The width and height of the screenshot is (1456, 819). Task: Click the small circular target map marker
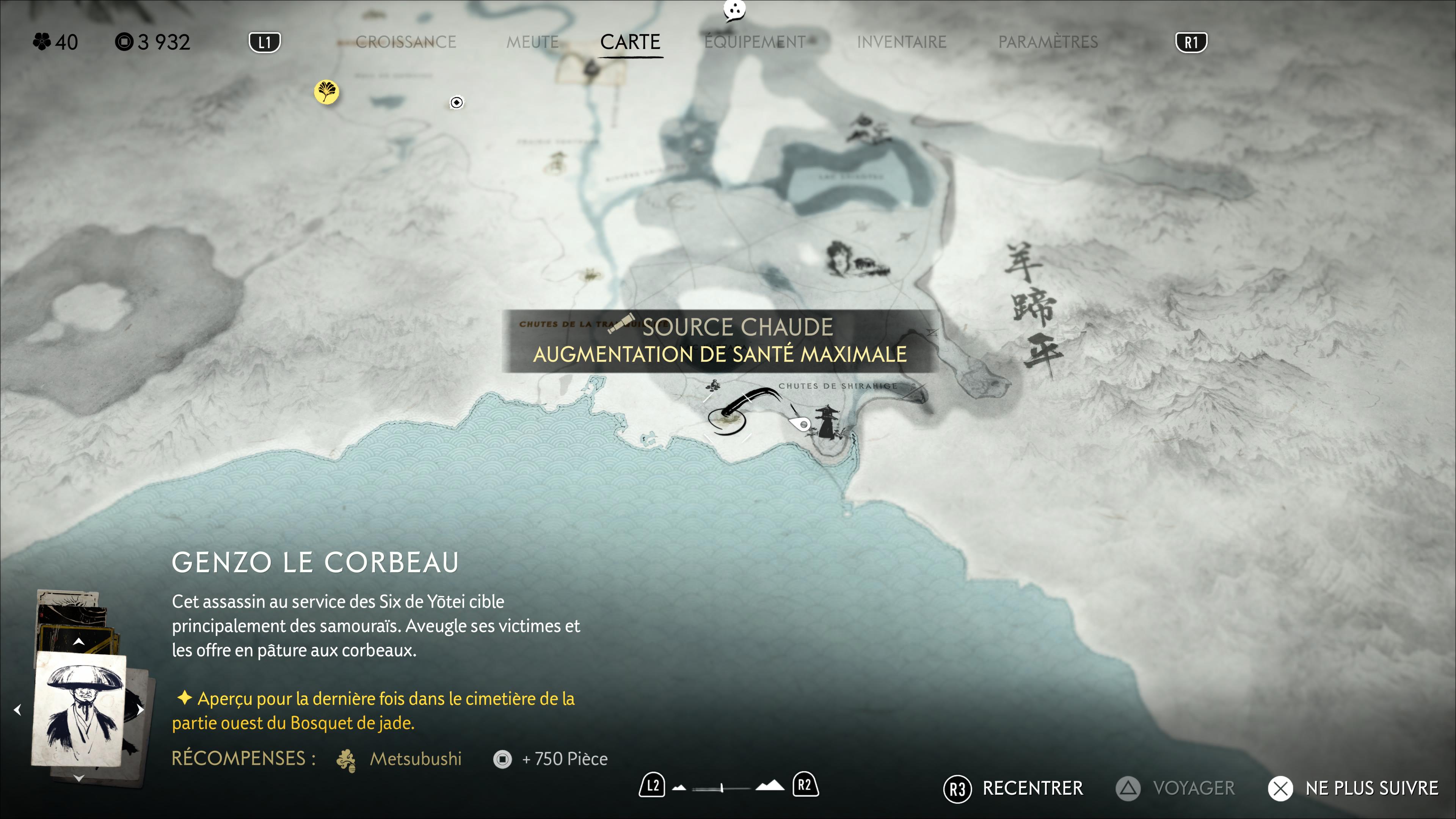(x=457, y=102)
